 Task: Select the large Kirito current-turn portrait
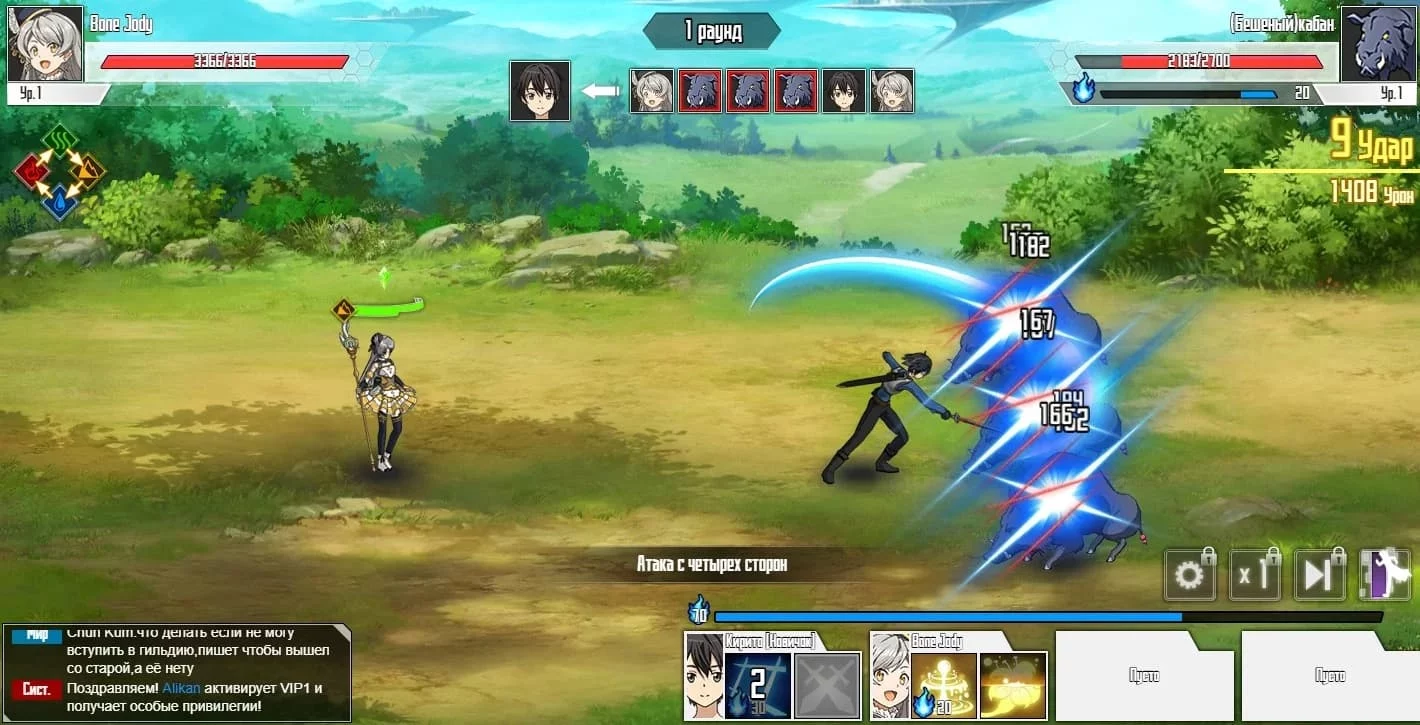pyautogui.click(x=540, y=91)
